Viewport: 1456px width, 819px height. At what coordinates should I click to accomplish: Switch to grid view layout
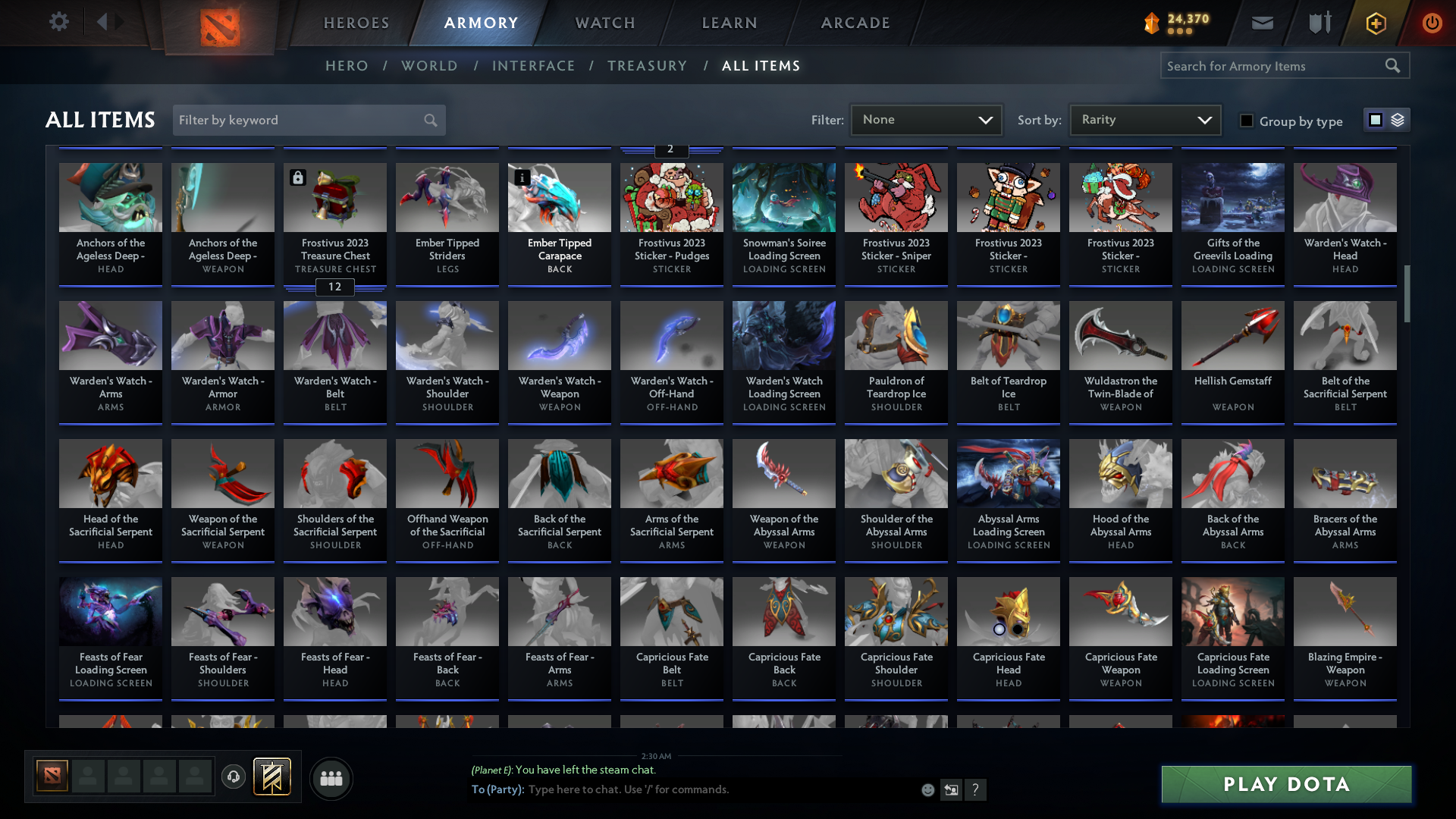click(x=1374, y=120)
